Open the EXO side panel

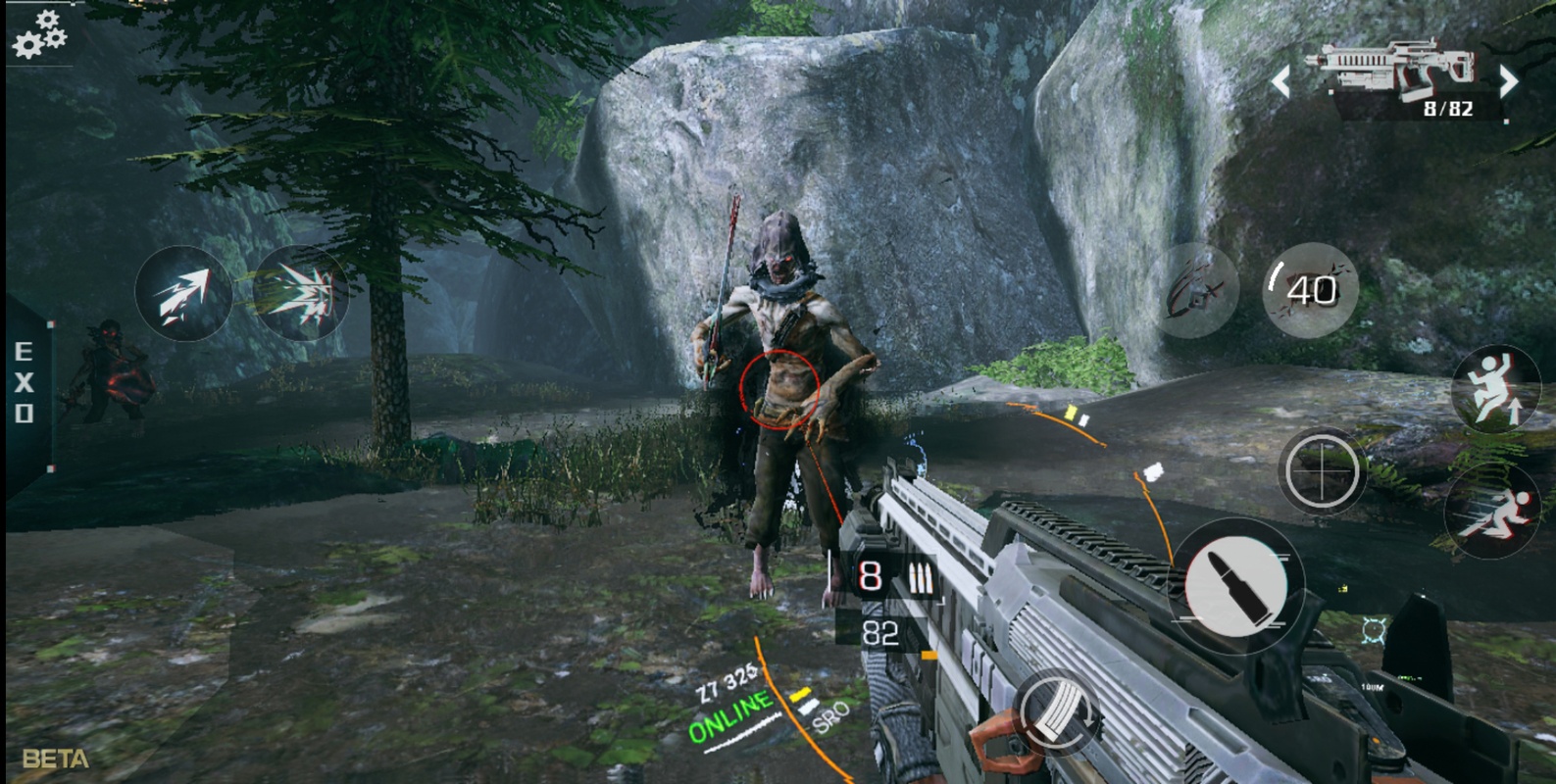(x=24, y=383)
